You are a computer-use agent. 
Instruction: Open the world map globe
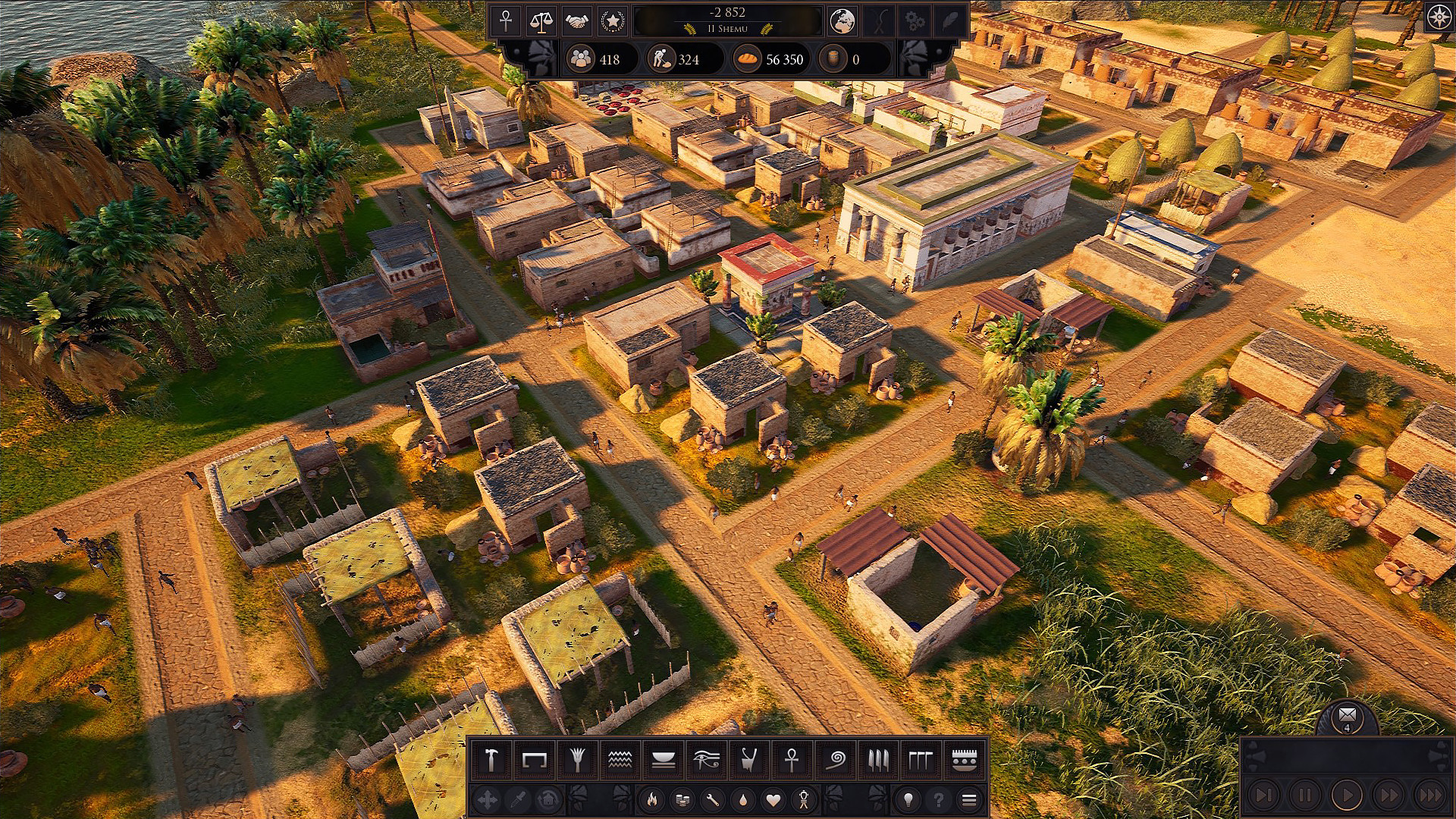coord(842,21)
